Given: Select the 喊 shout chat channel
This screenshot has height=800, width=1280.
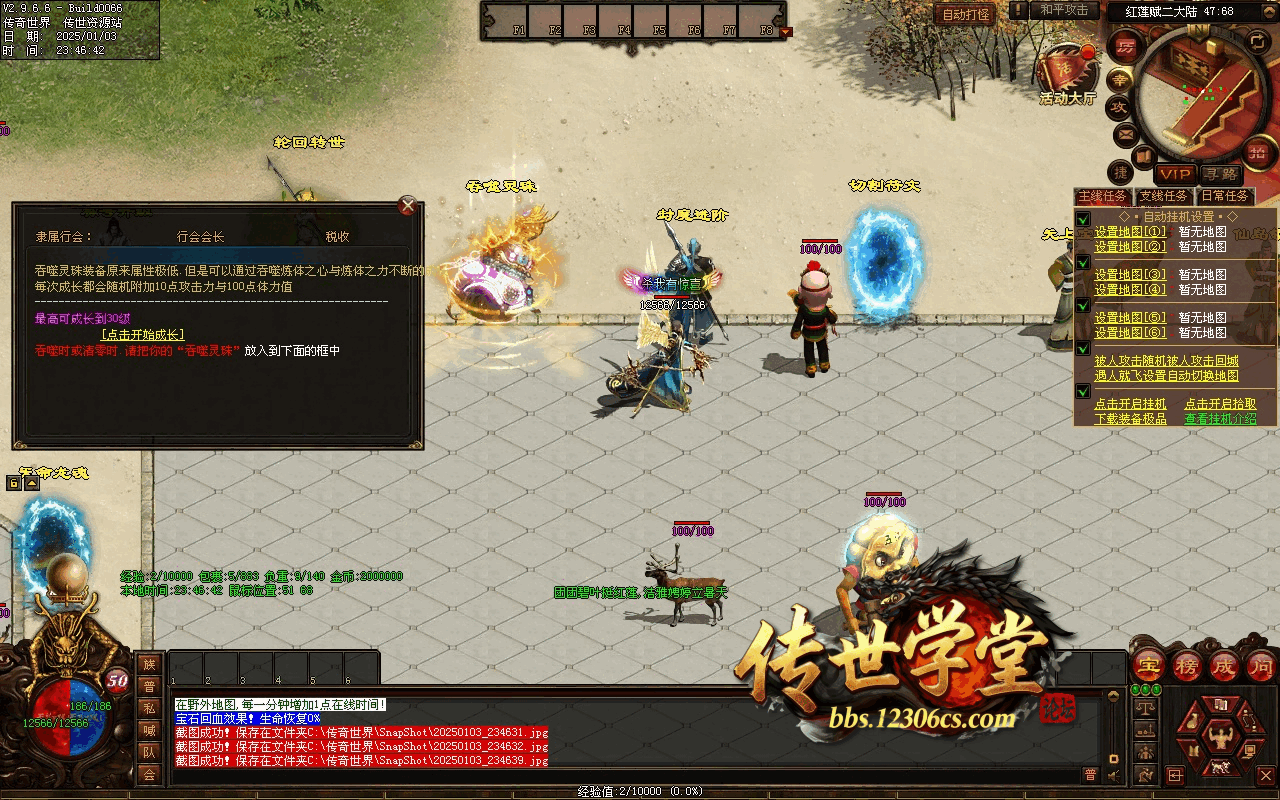Looking at the screenshot, I should pos(149,731).
